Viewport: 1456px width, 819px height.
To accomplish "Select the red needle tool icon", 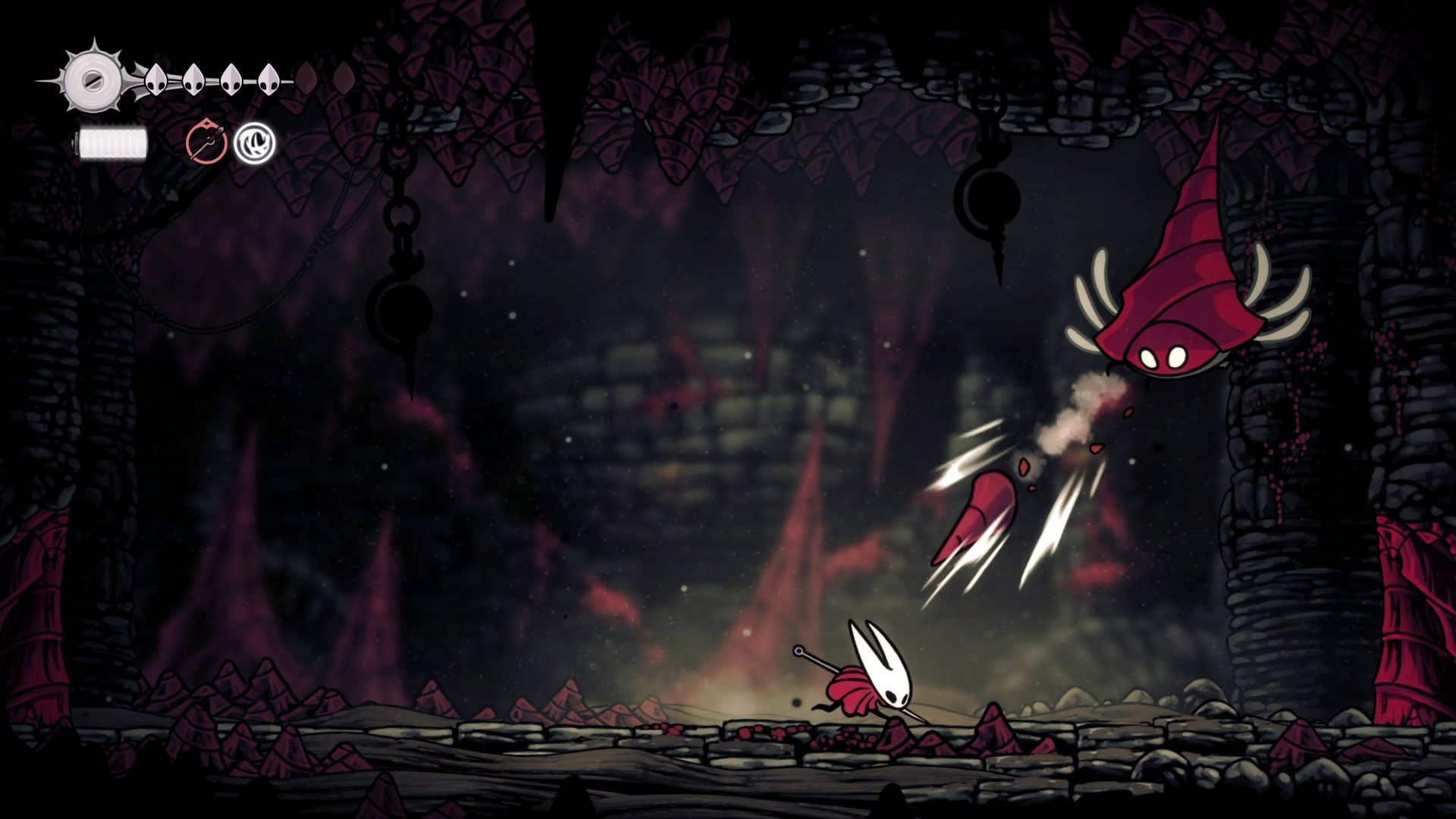I will pyautogui.click(x=205, y=143).
